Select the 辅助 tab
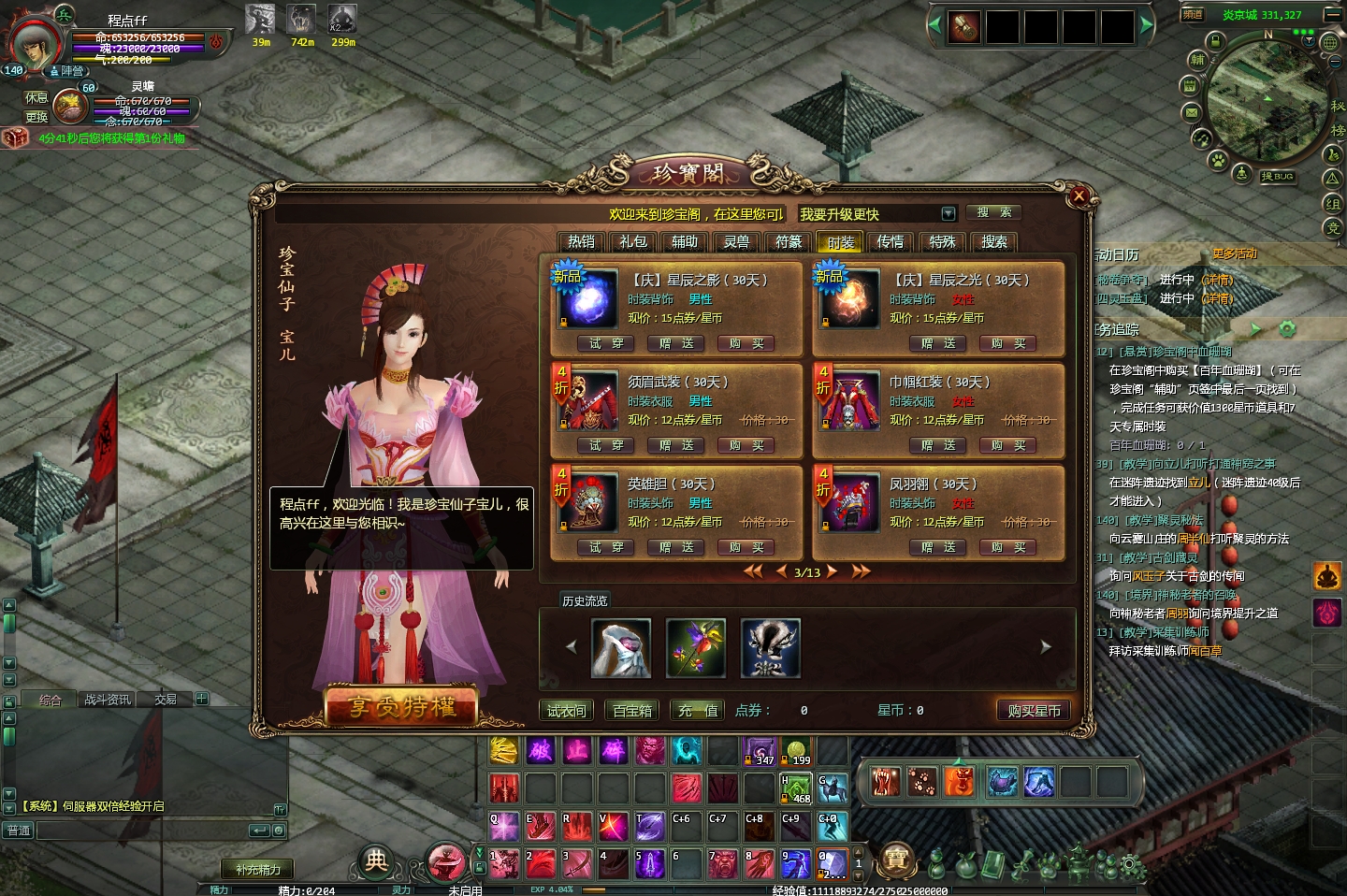This screenshot has height=896, width=1347. click(685, 241)
